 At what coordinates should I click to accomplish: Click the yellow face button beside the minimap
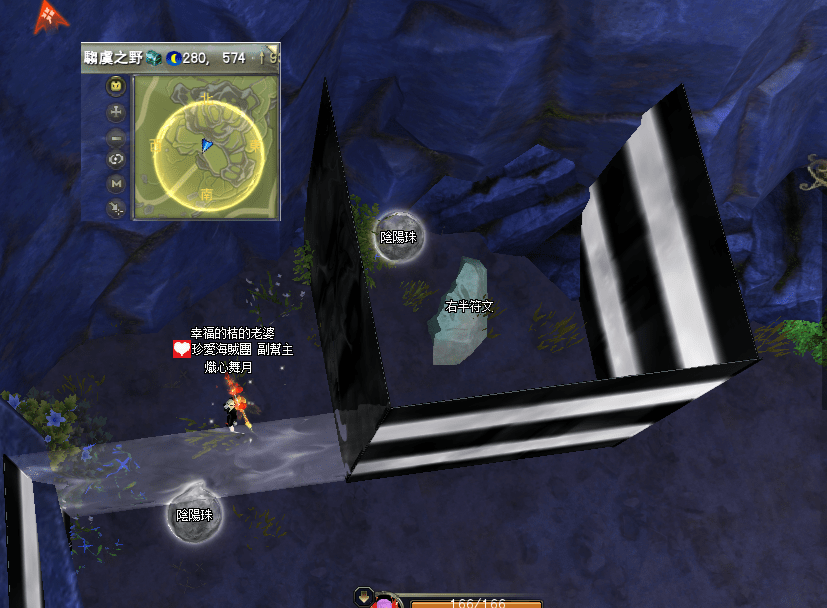[116, 86]
